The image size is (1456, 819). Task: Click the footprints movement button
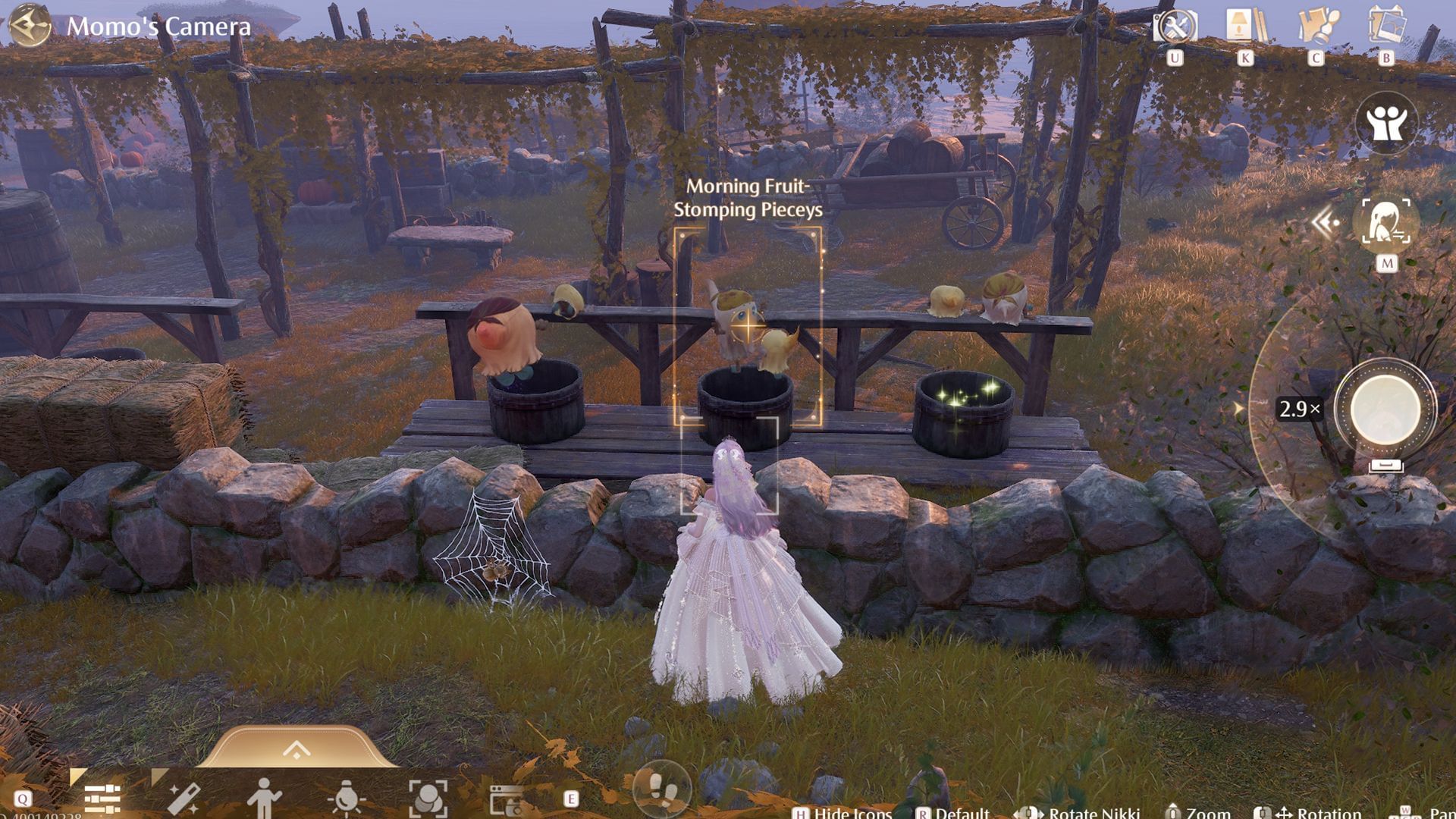661,791
